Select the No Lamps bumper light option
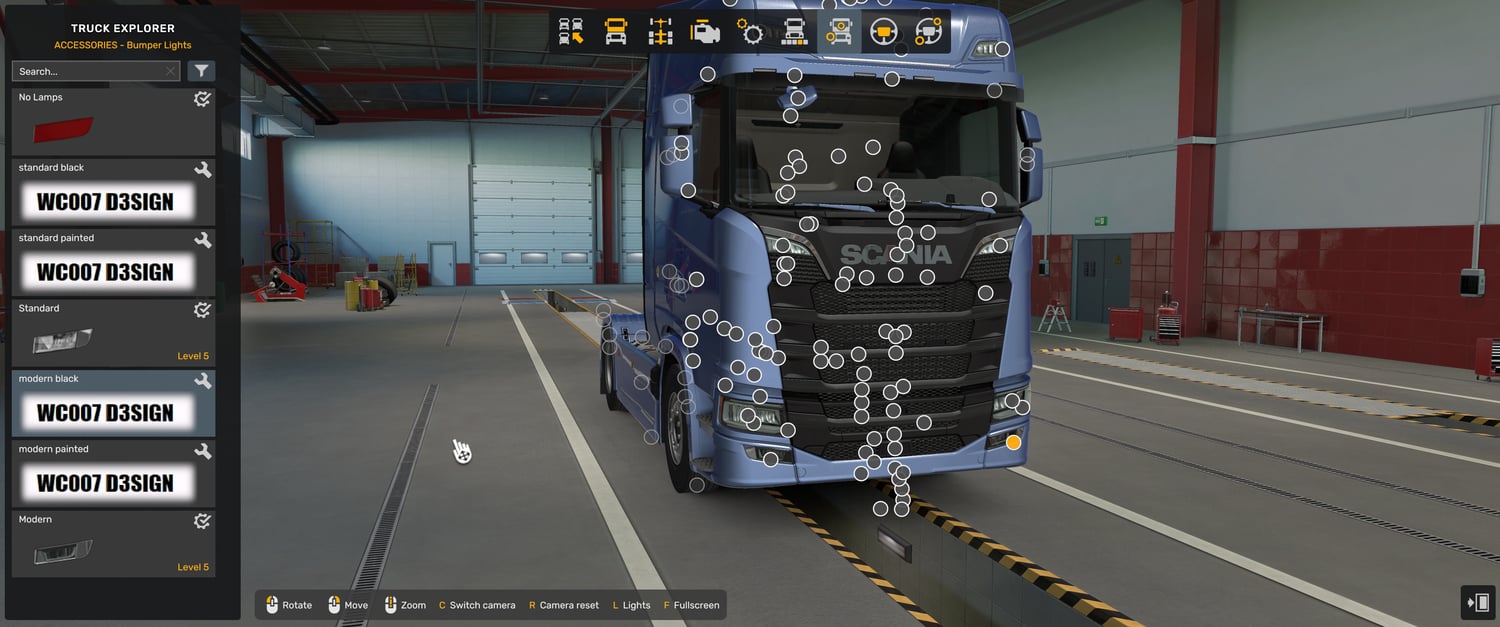Viewport: 1500px width, 627px height. 113,122
